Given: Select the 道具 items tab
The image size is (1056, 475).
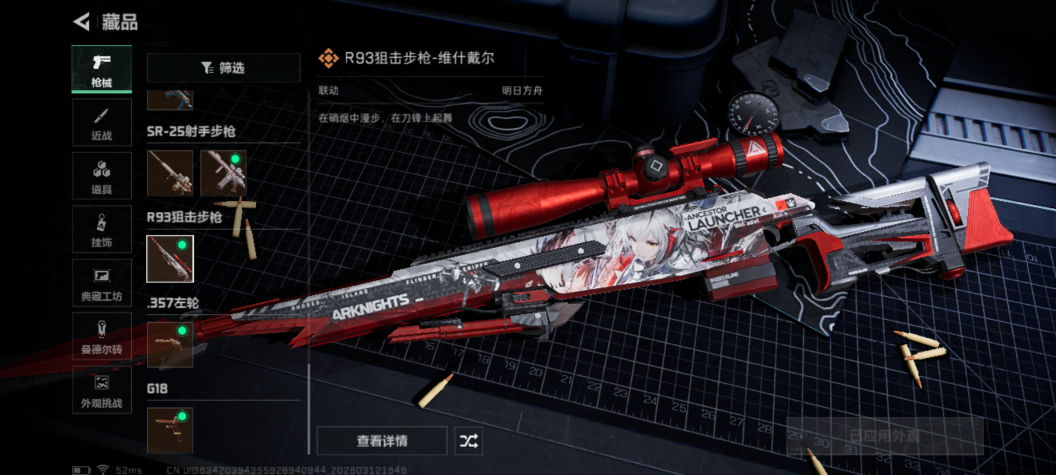Looking at the screenshot, I should coord(102,176).
